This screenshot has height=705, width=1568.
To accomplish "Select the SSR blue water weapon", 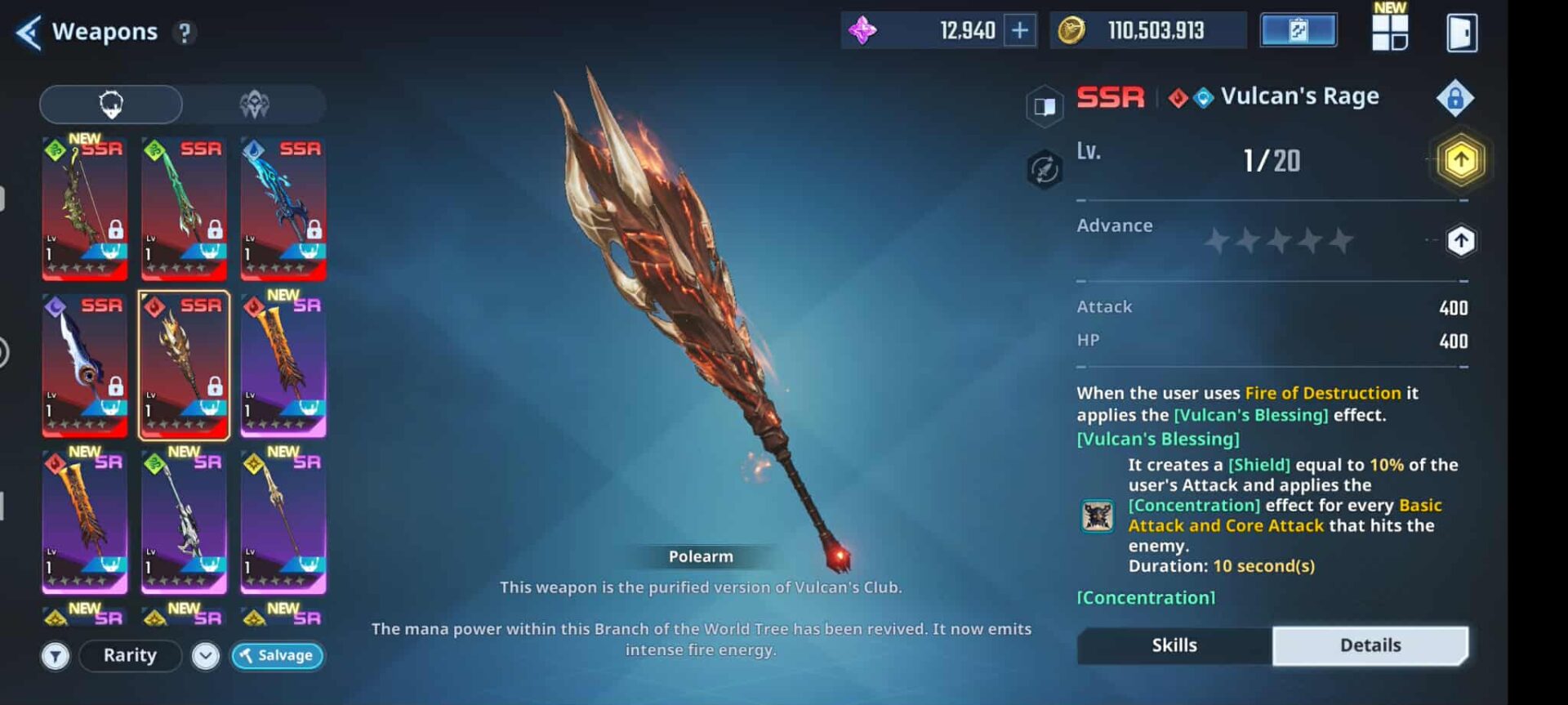I will [283, 208].
